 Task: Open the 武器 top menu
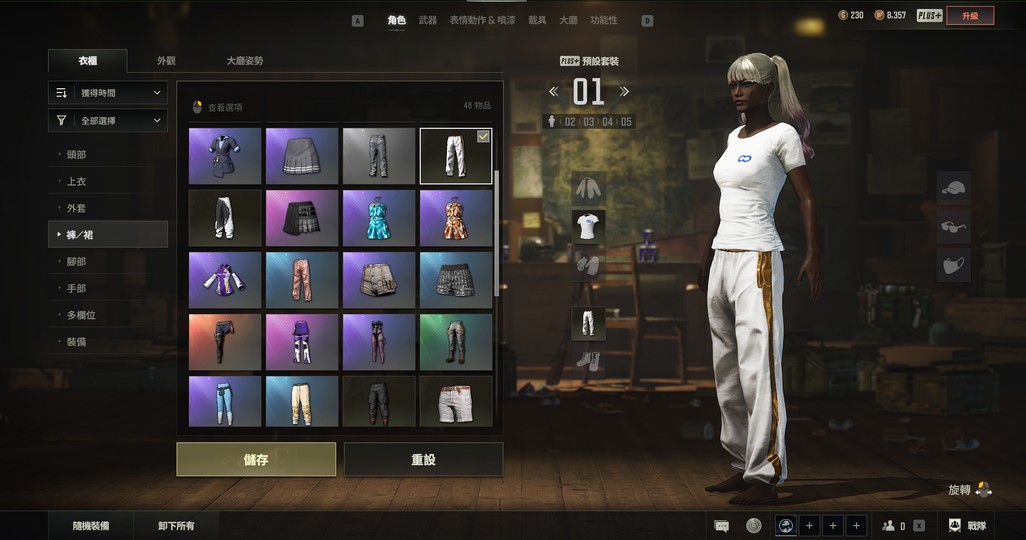point(428,20)
